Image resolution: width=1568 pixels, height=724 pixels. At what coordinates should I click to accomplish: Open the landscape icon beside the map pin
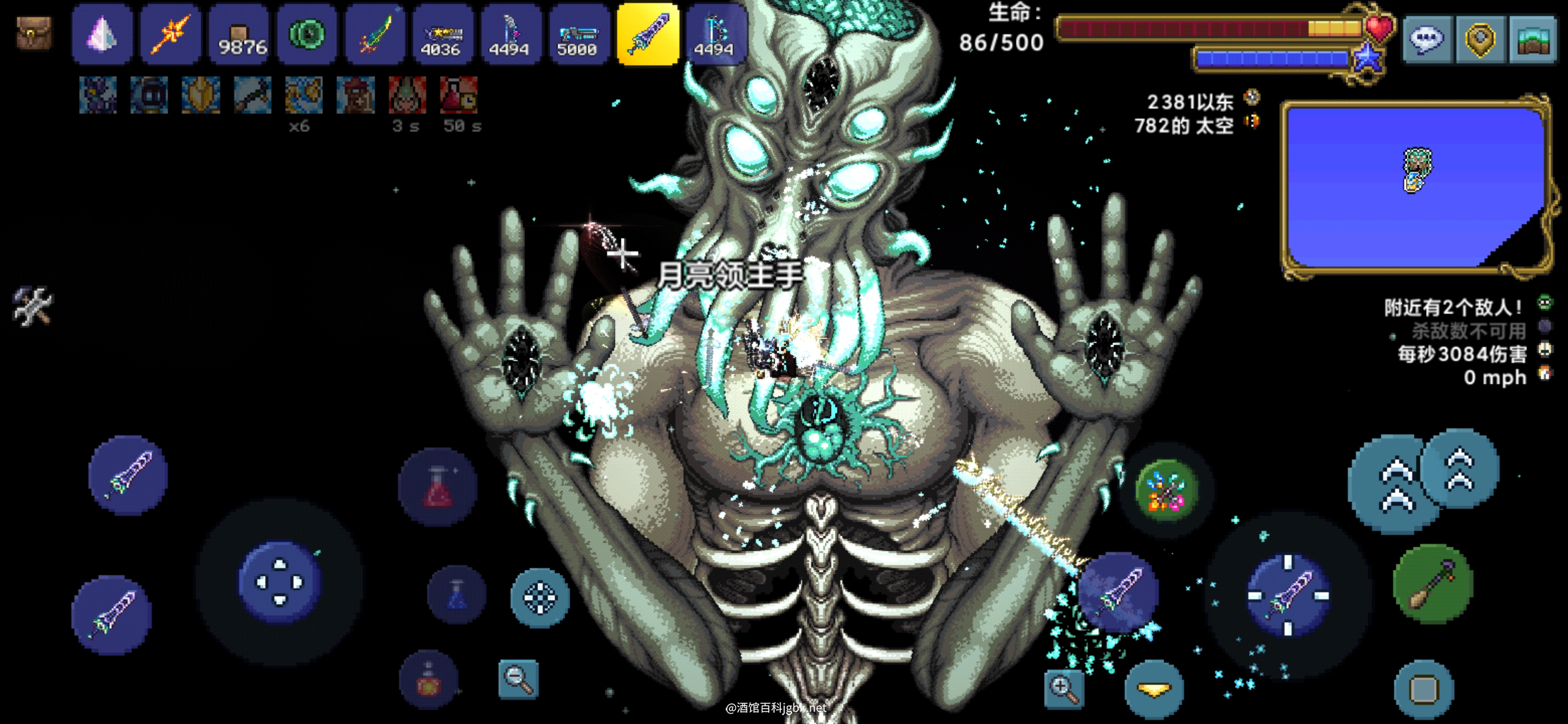click(x=1533, y=39)
